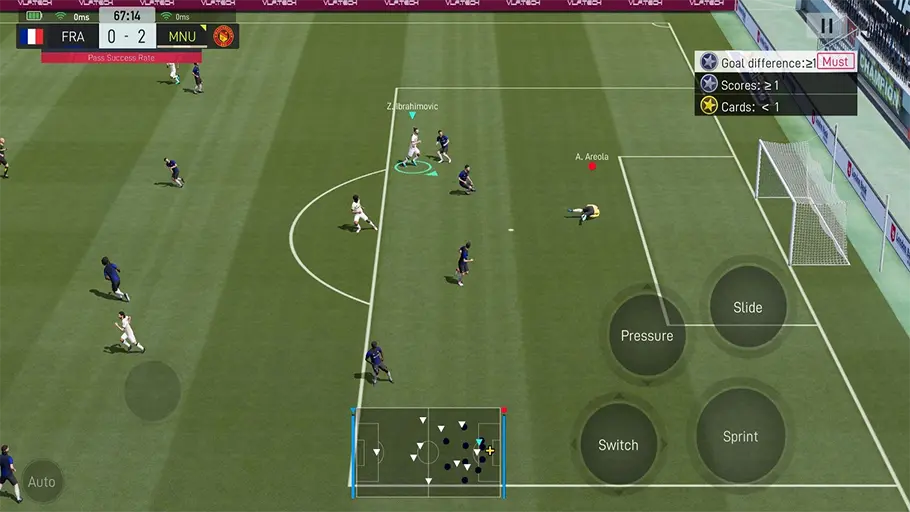Open the Goal difference objective
The image size is (910, 512).
click(x=775, y=62)
